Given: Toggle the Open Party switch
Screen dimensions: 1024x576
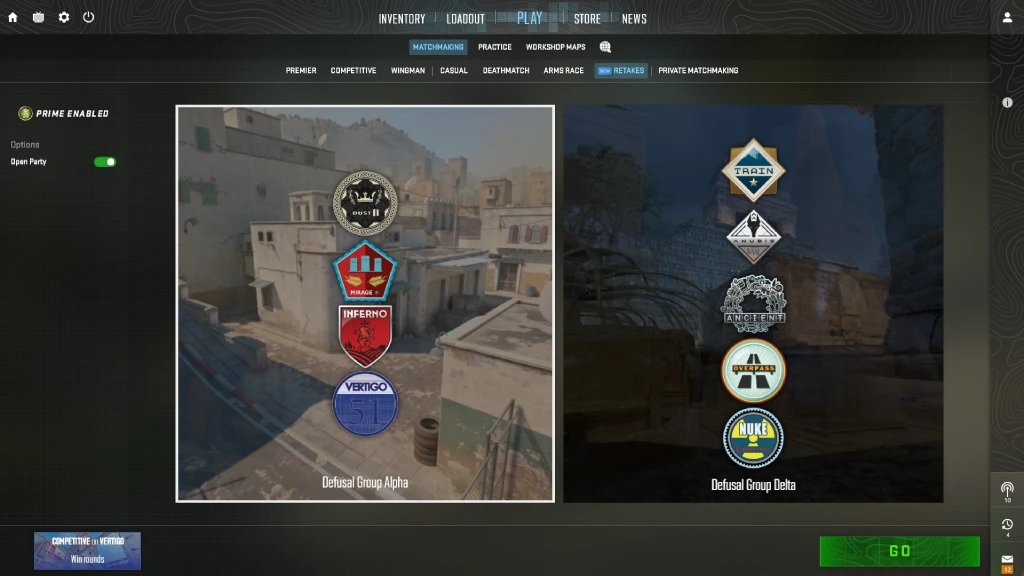Looking at the screenshot, I should [105, 162].
